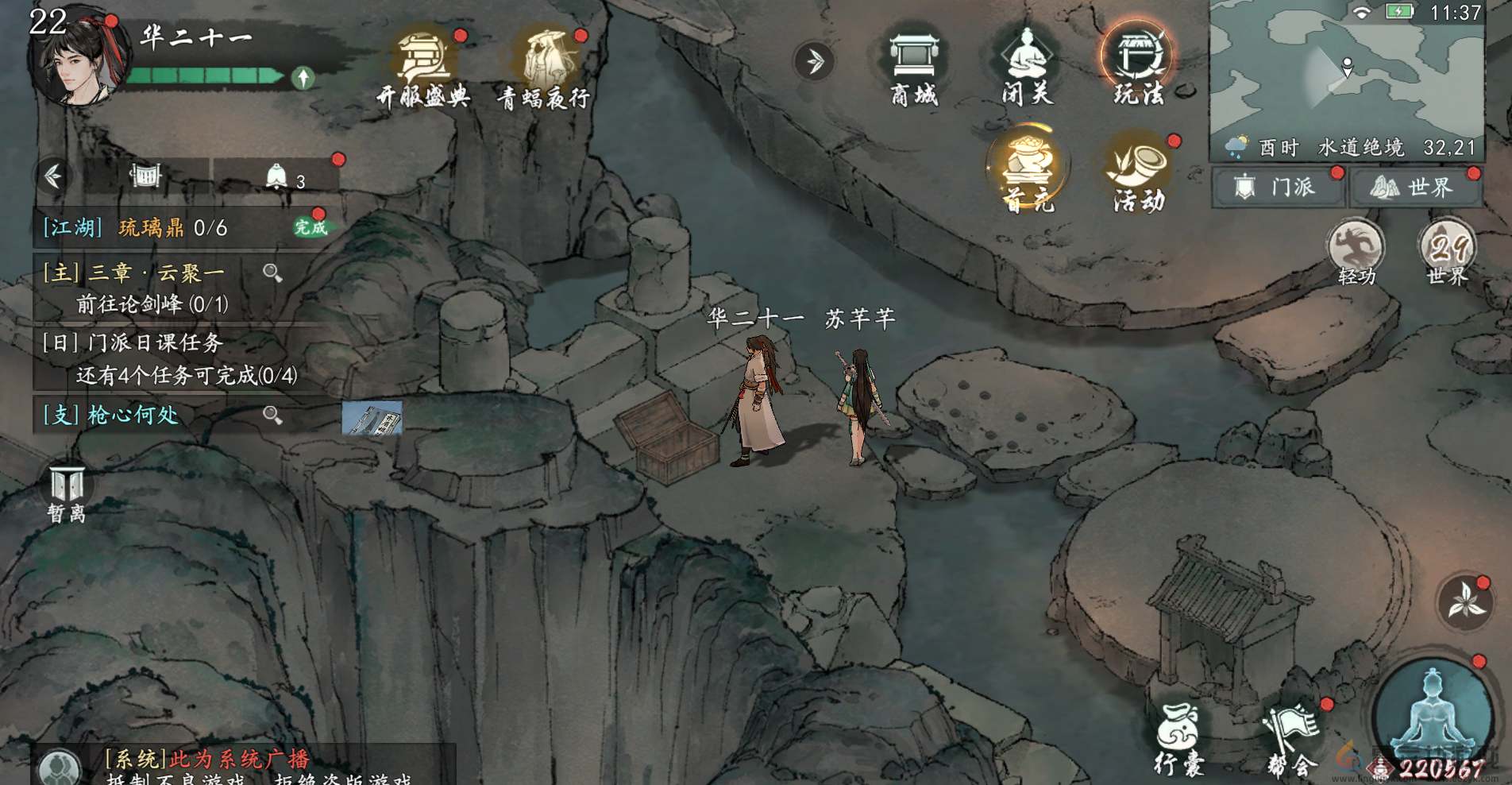Viewport: 1512px width, 785px height.
Task: Open the 帮会 guild menu
Action: pos(1290,740)
